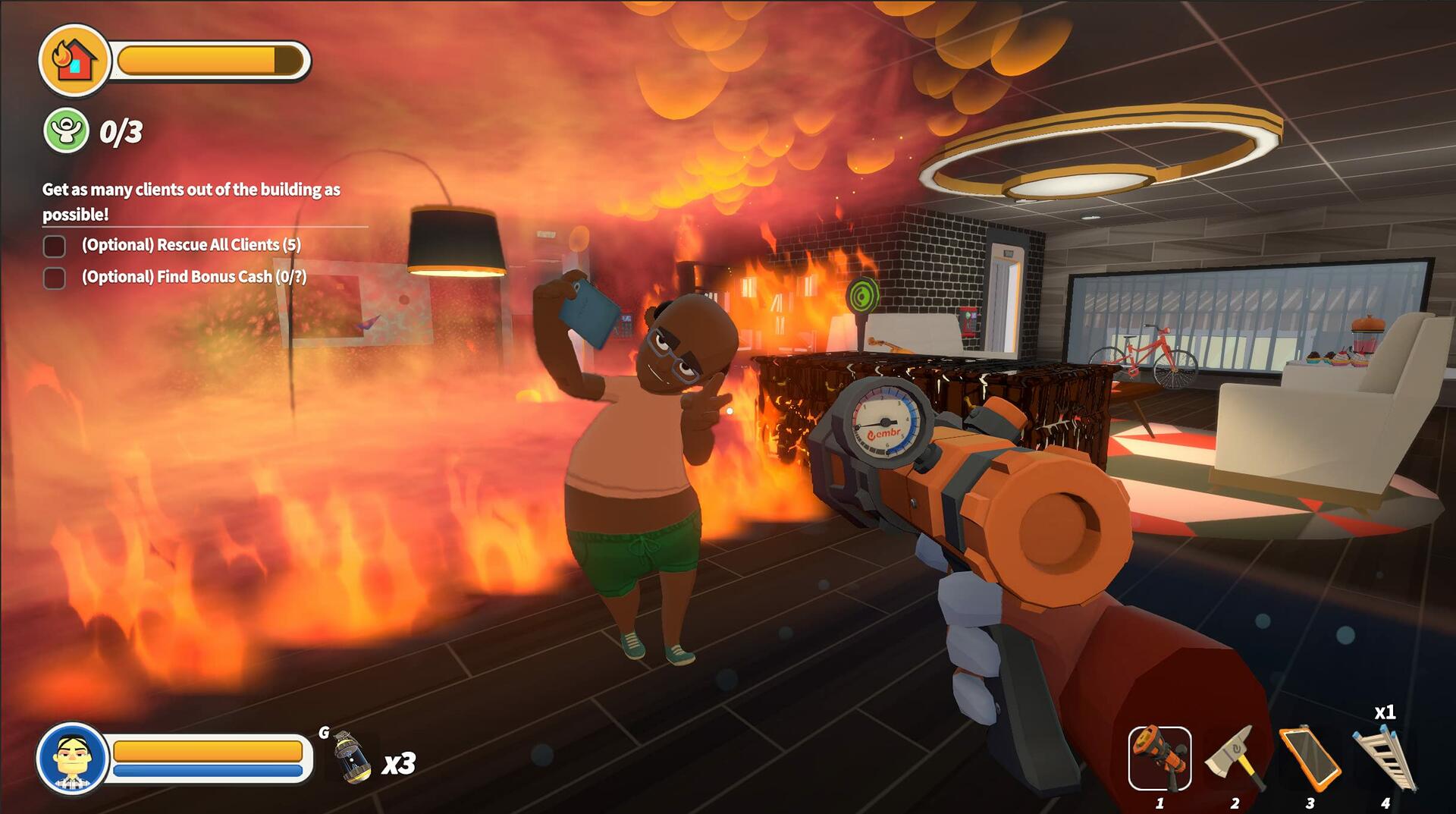Image resolution: width=1456 pixels, height=814 pixels.
Task: Check the Find Bonus Cash (0/?) checkbox
Action: (x=55, y=278)
